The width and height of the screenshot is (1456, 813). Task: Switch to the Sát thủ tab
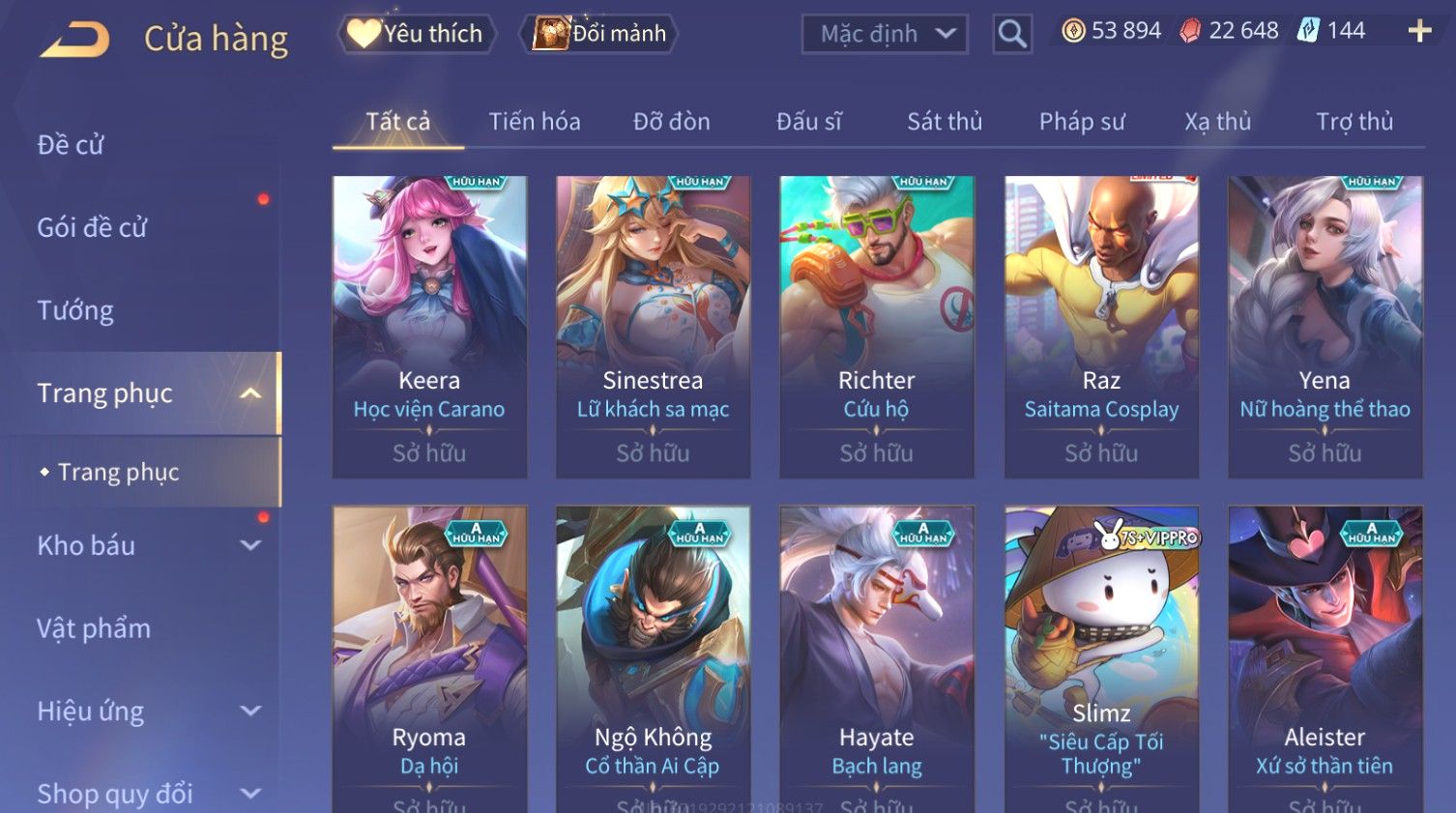(944, 122)
